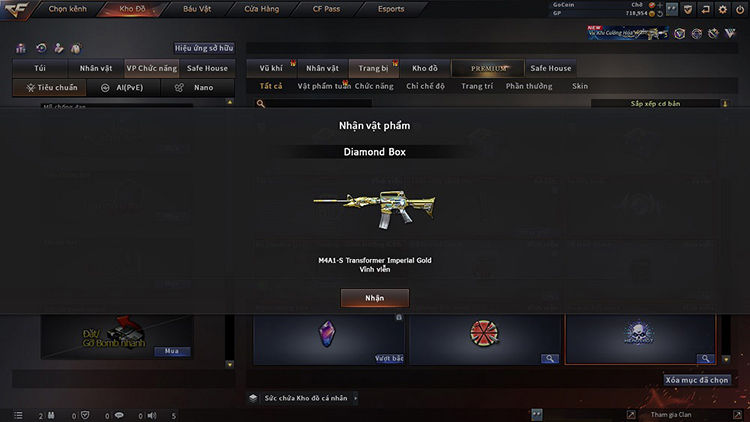Open the VP Chức năng tab
Image resolution: width=750 pixels, height=422 pixels.
tap(151, 68)
